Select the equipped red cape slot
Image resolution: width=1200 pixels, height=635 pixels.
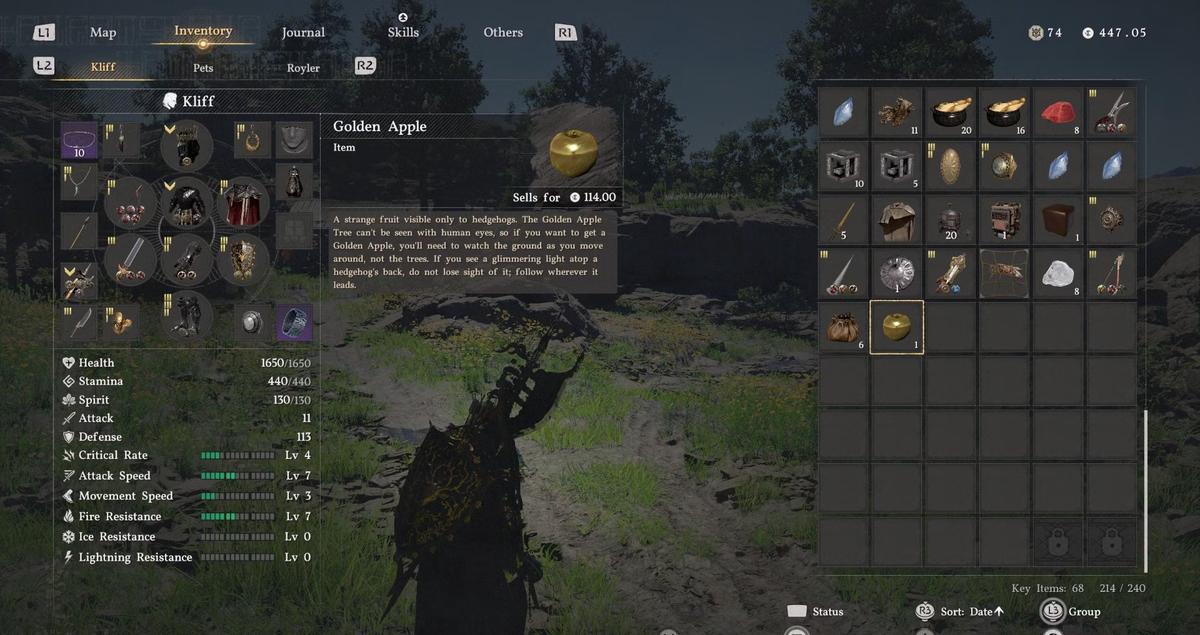[241, 204]
